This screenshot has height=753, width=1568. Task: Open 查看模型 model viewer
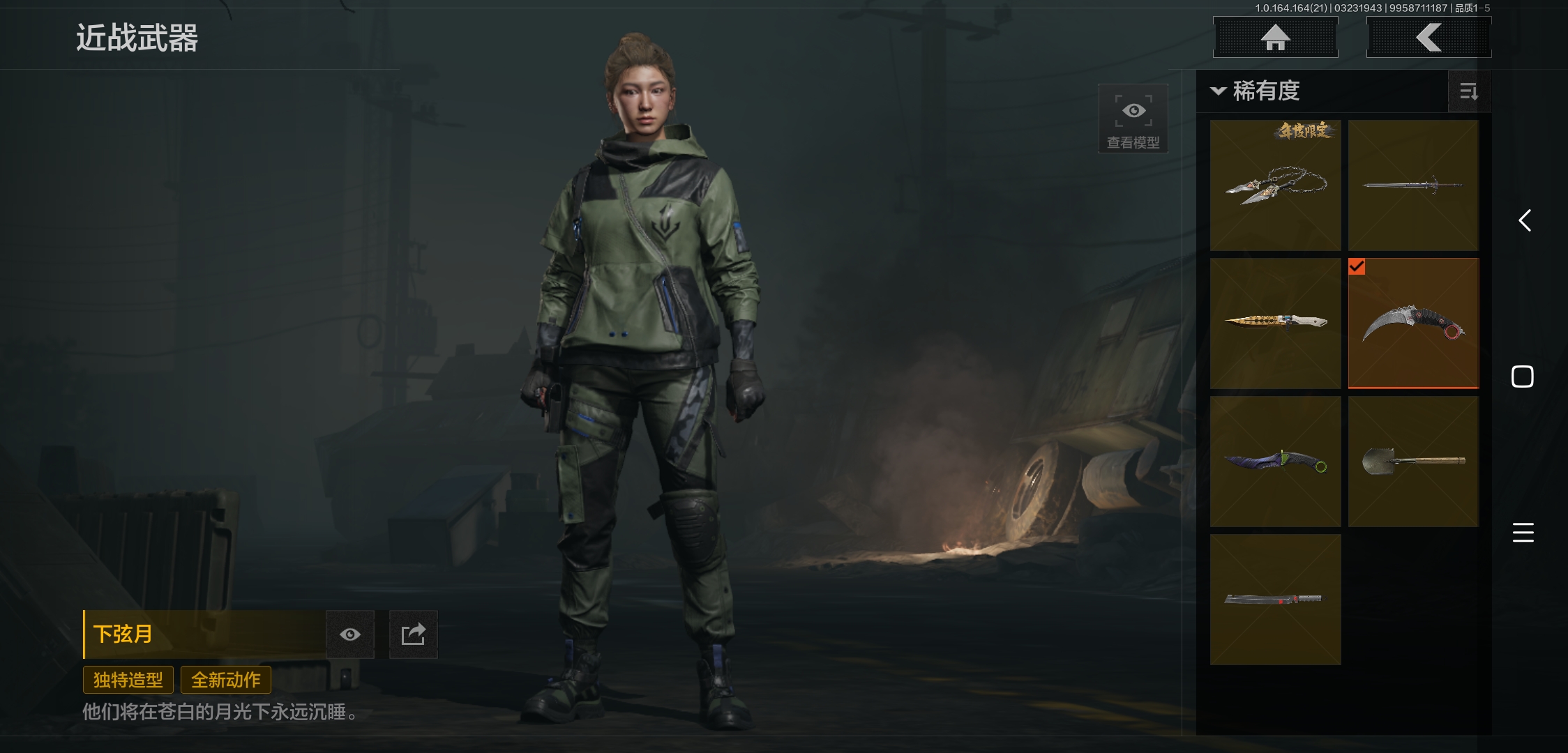(x=1133, y=119)
